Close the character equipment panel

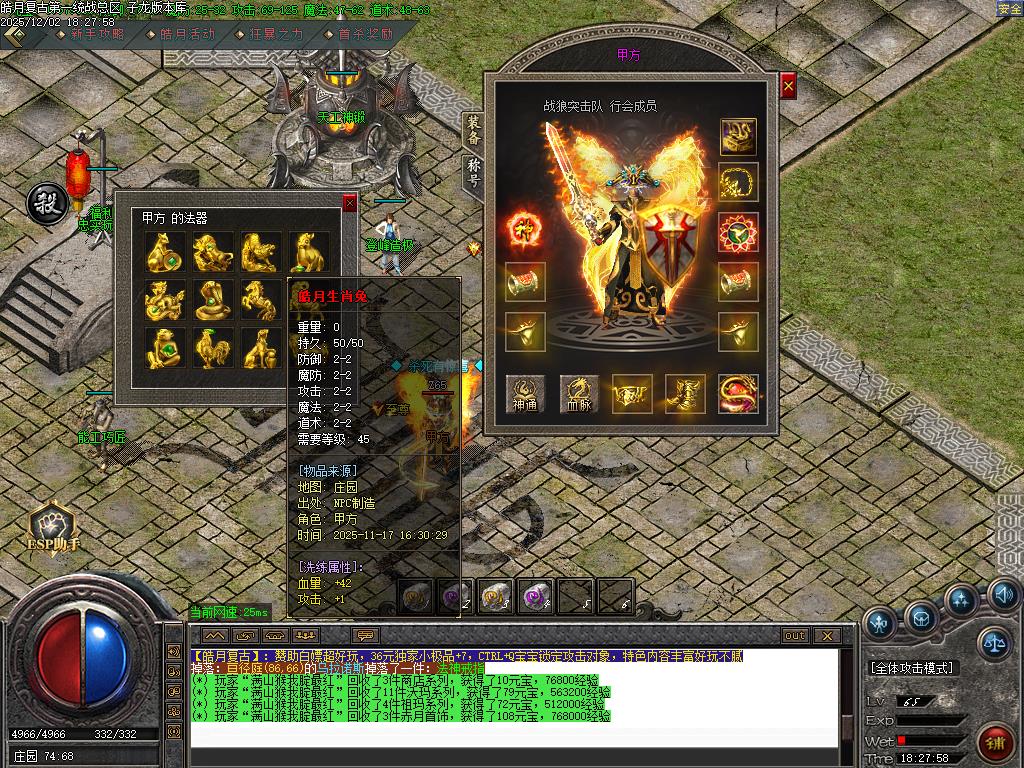[x=788, y=87]
